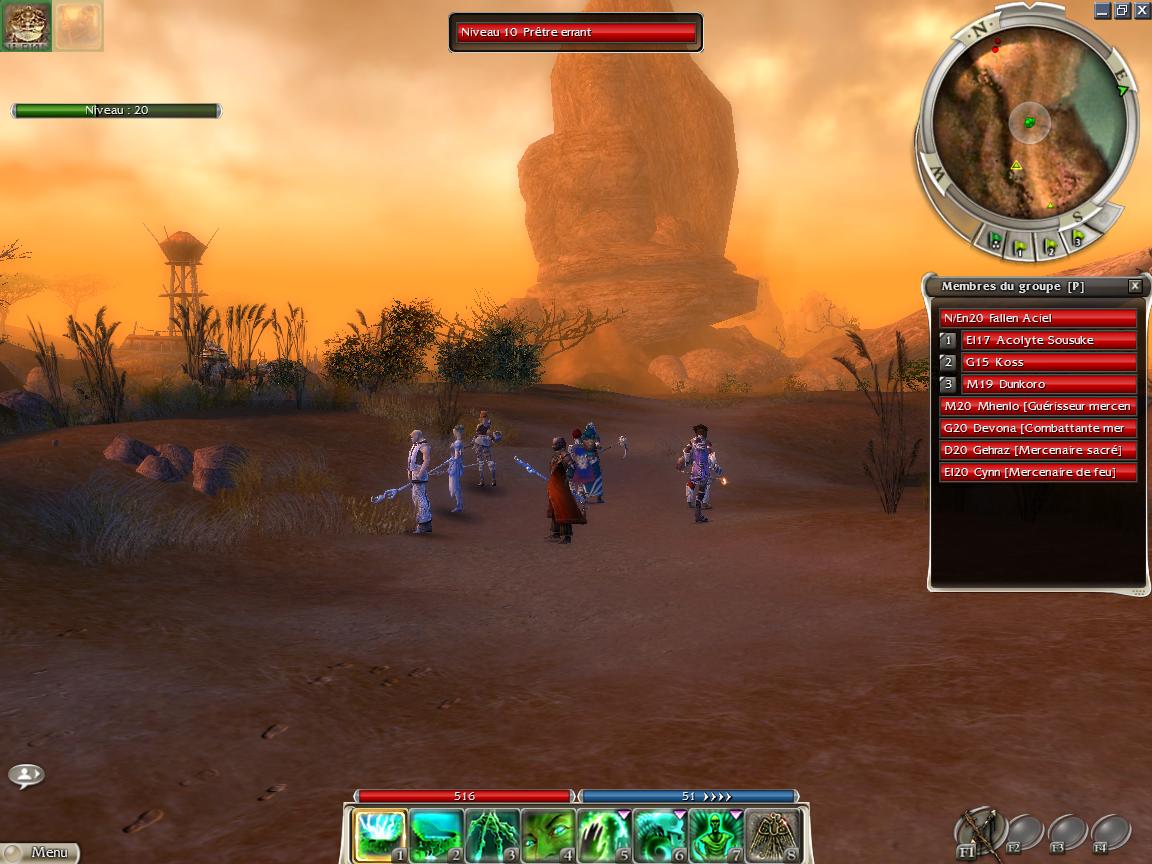Close the Membres du groupe panel
This screenshot has width=1152, height=864.
coord(1135,286)
